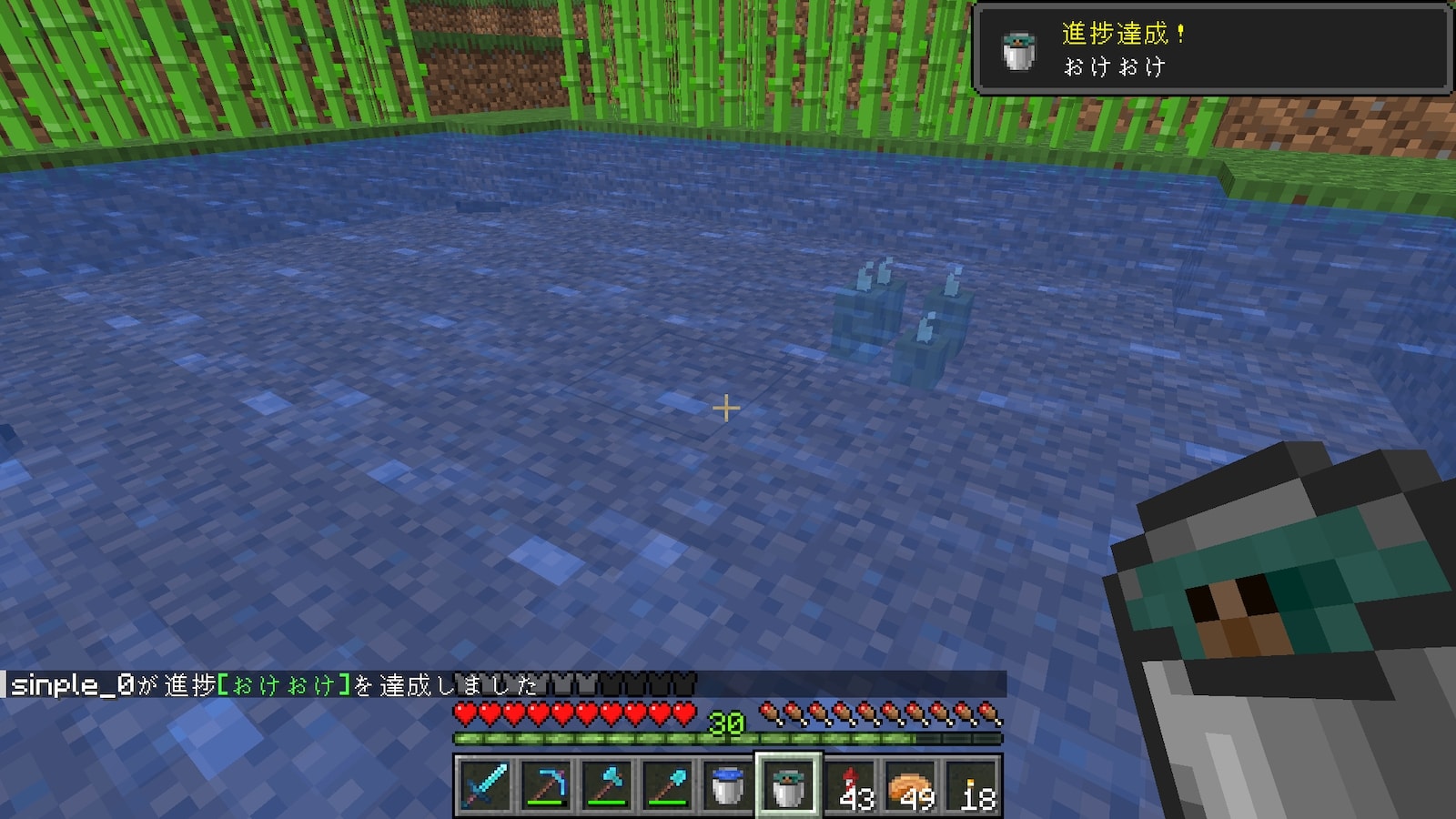This screenshot has width=1456, height=819.
Task: Select the diamond sword hotbar slot
Action: click(x=484, y=786)
